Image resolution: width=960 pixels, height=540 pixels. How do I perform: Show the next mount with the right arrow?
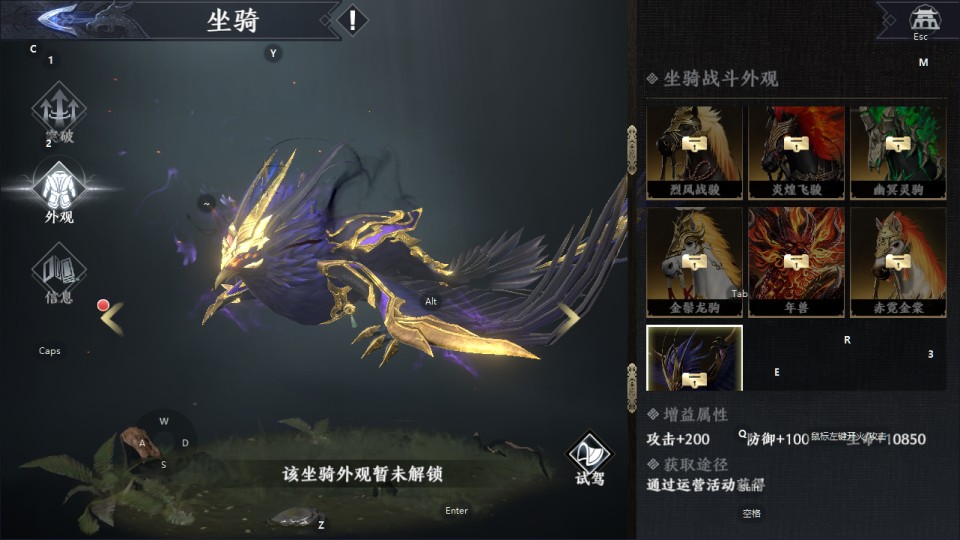pos(569,318)
